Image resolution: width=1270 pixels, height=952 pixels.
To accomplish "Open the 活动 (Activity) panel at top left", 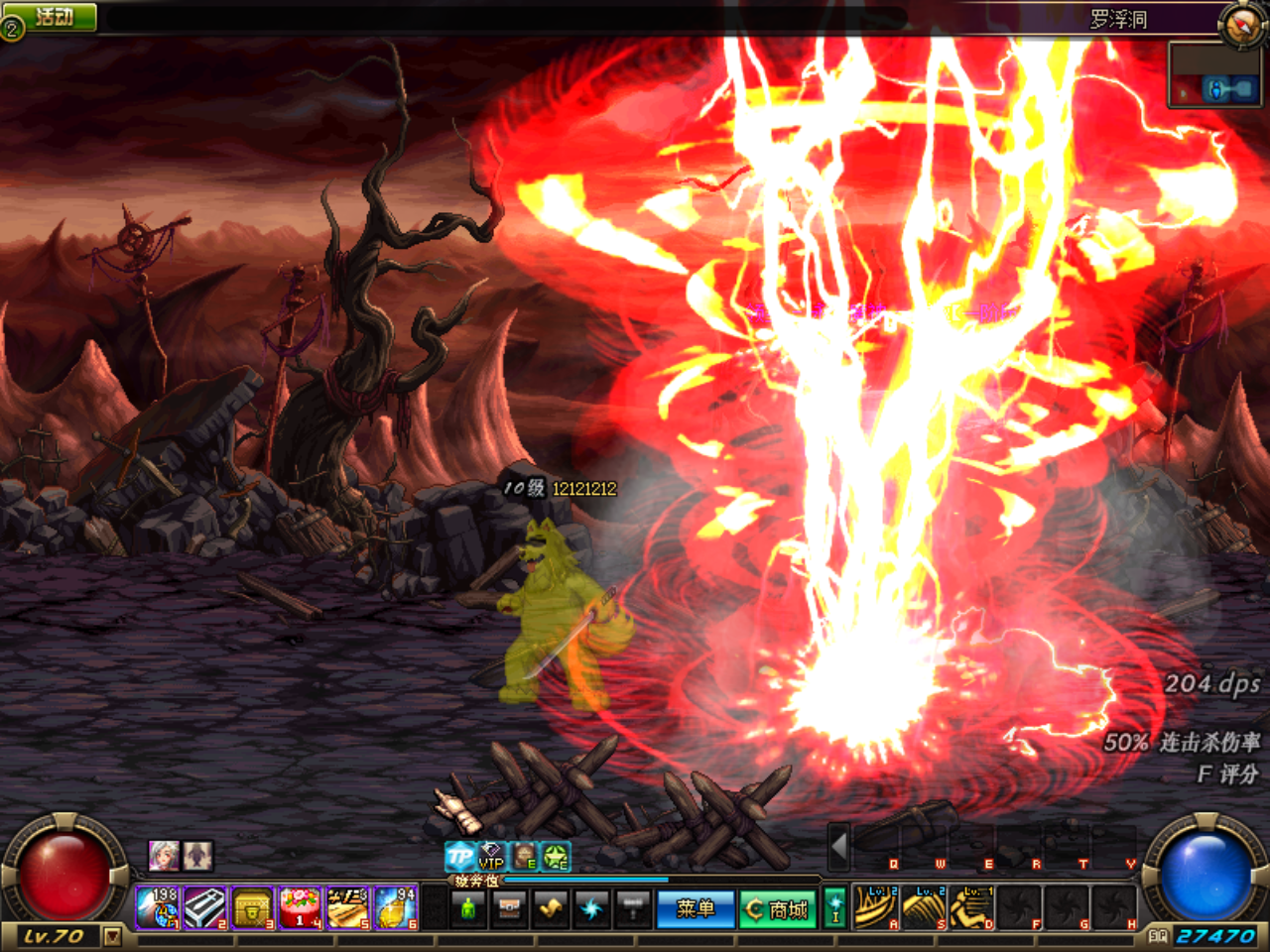I will tap(50, 15).
